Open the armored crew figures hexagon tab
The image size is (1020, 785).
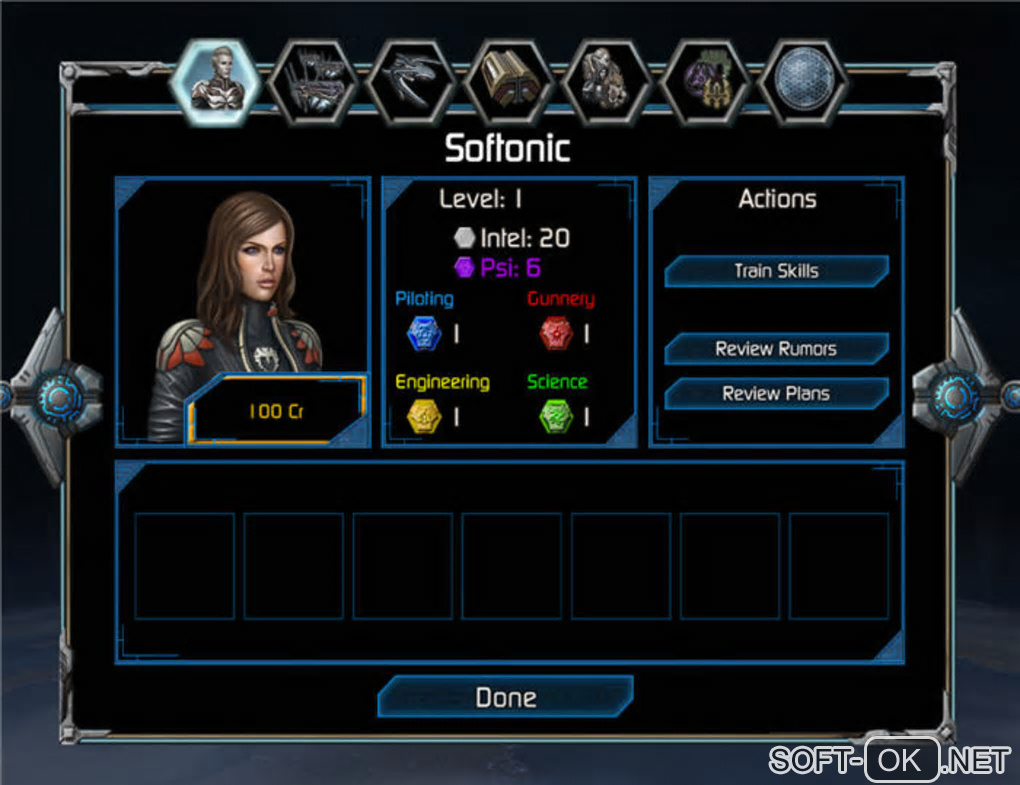tap(607, 82)
